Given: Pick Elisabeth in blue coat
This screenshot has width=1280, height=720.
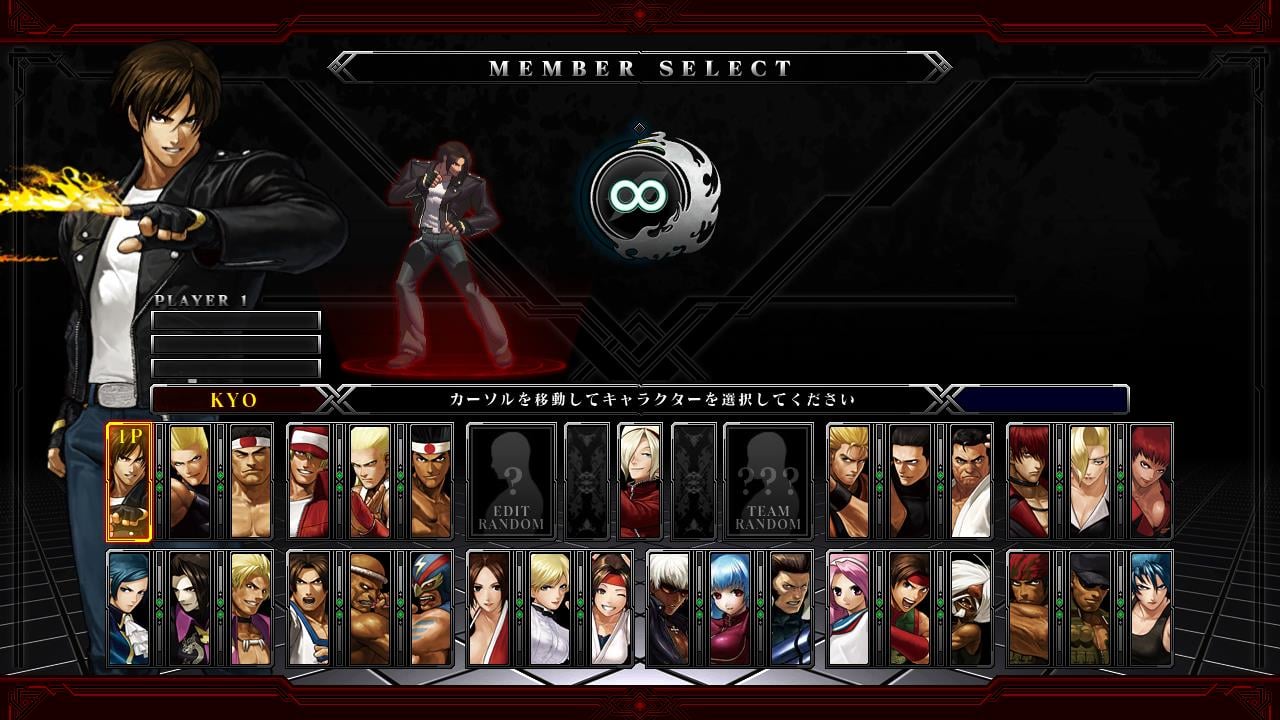Looking at the screenshot, I should tap(129, 608).
